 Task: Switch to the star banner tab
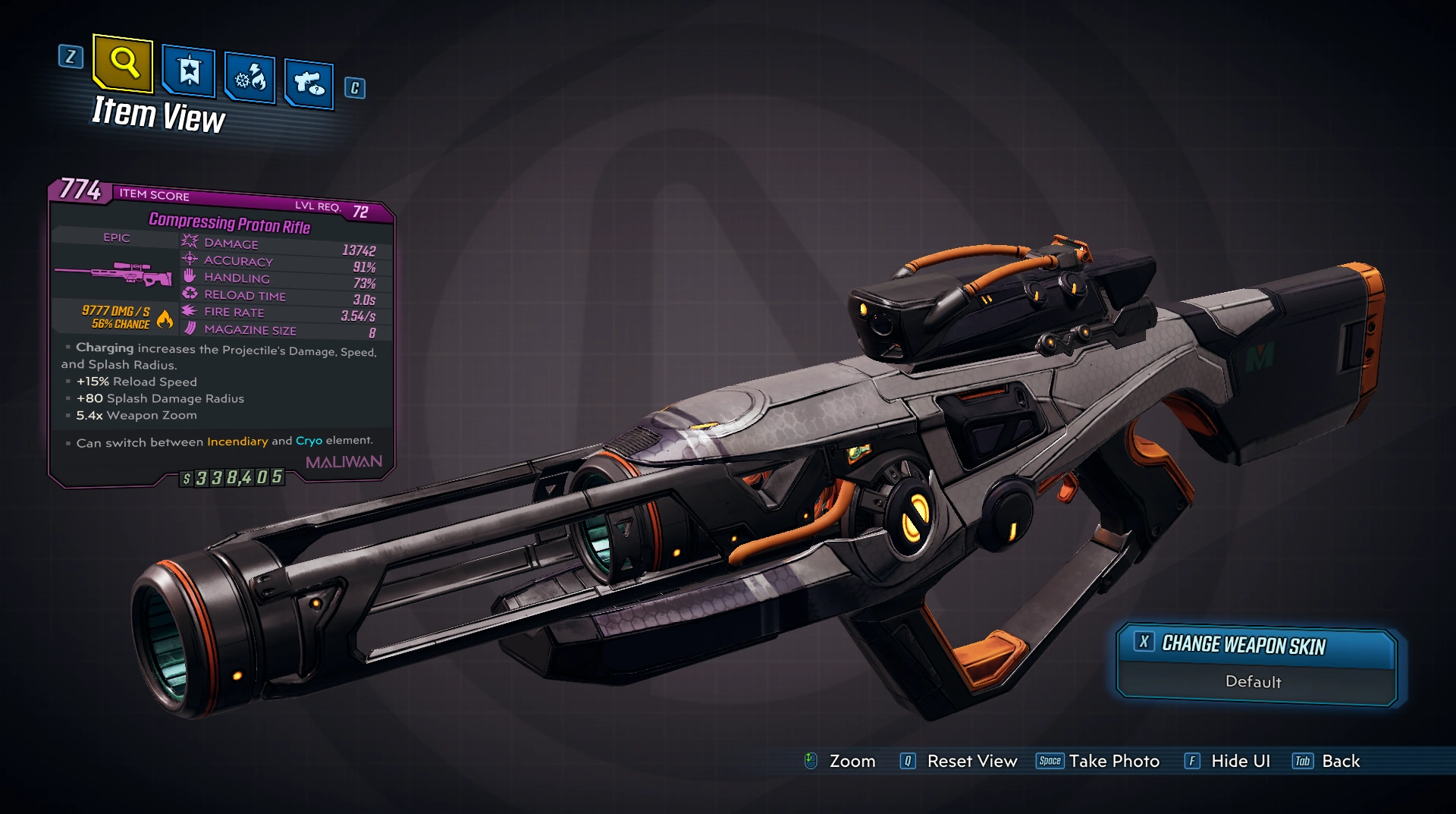click(189, 72)
